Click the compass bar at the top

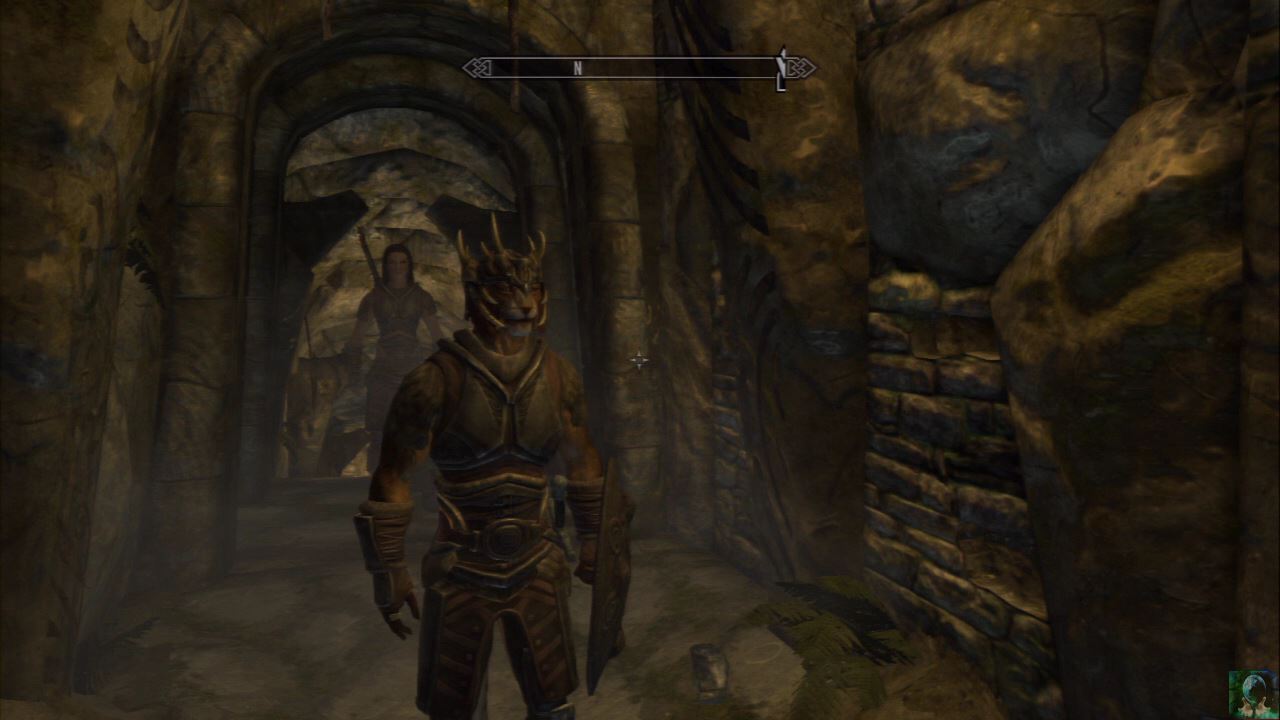tap(638, 68)
